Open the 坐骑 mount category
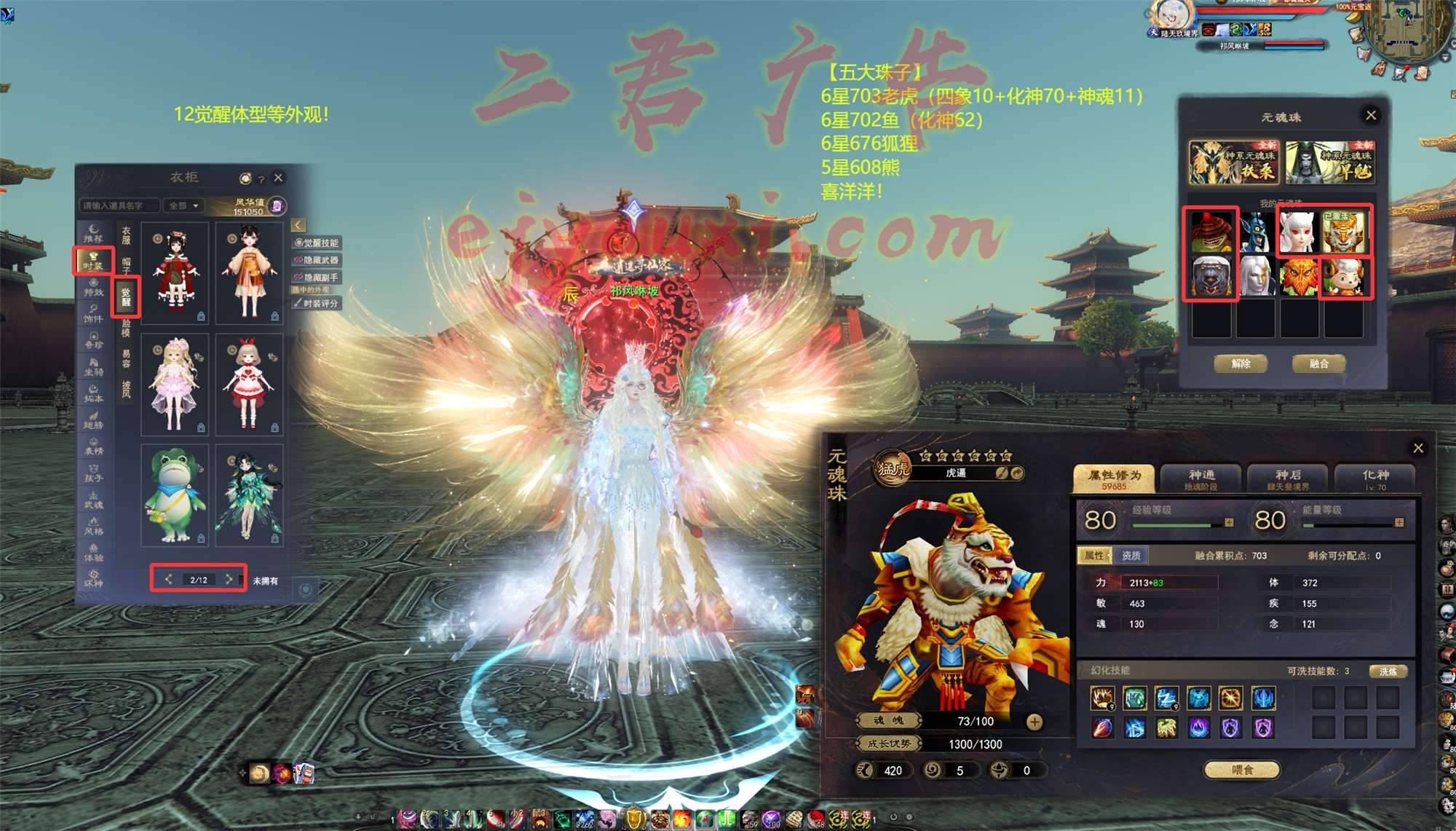1456x831 pixels. (93, 366)
